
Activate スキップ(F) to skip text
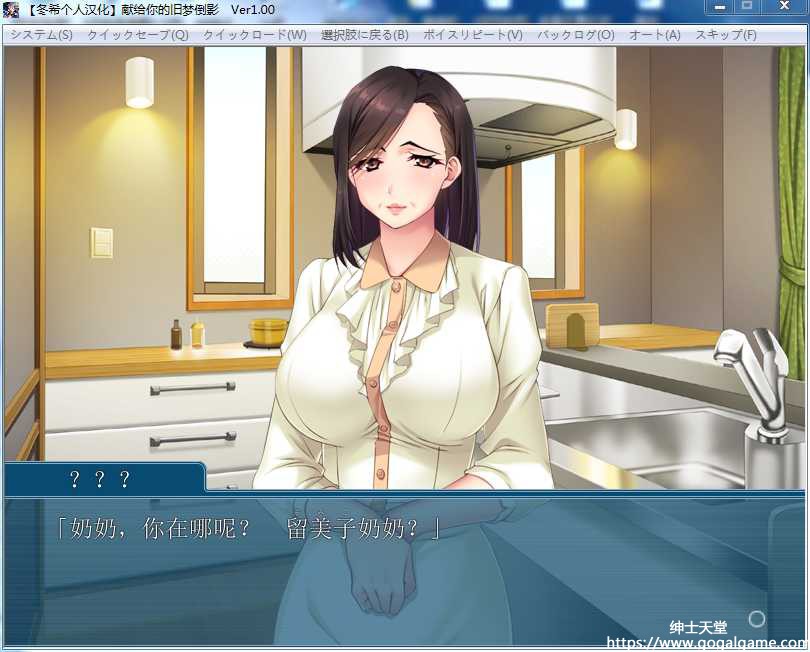tap(726, 34)
